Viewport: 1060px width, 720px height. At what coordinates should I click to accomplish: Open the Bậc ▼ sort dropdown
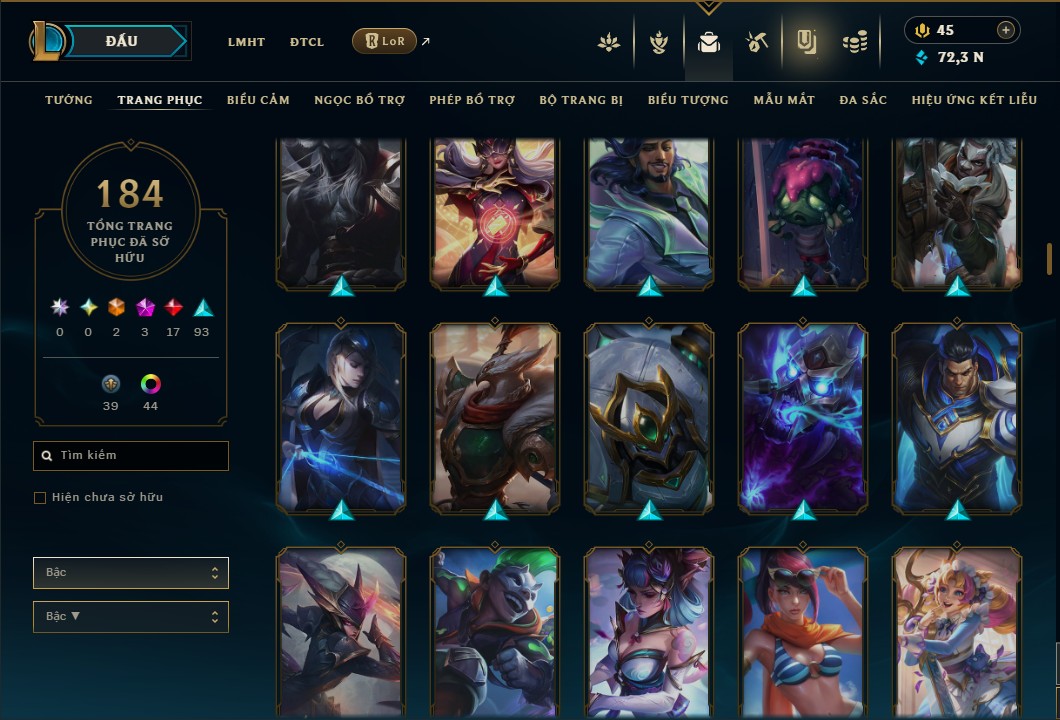point(131,616)
